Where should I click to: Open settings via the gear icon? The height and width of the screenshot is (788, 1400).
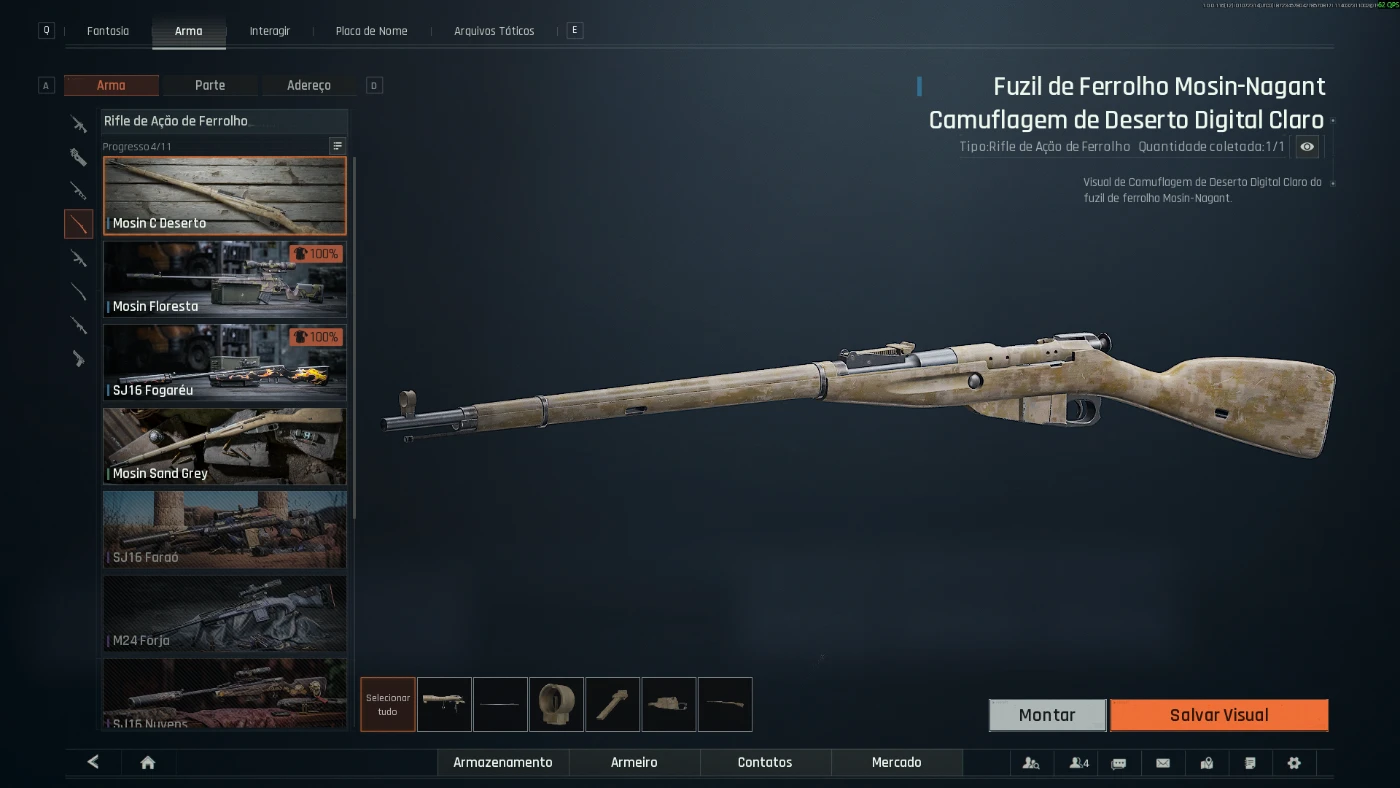[1294, 763]
